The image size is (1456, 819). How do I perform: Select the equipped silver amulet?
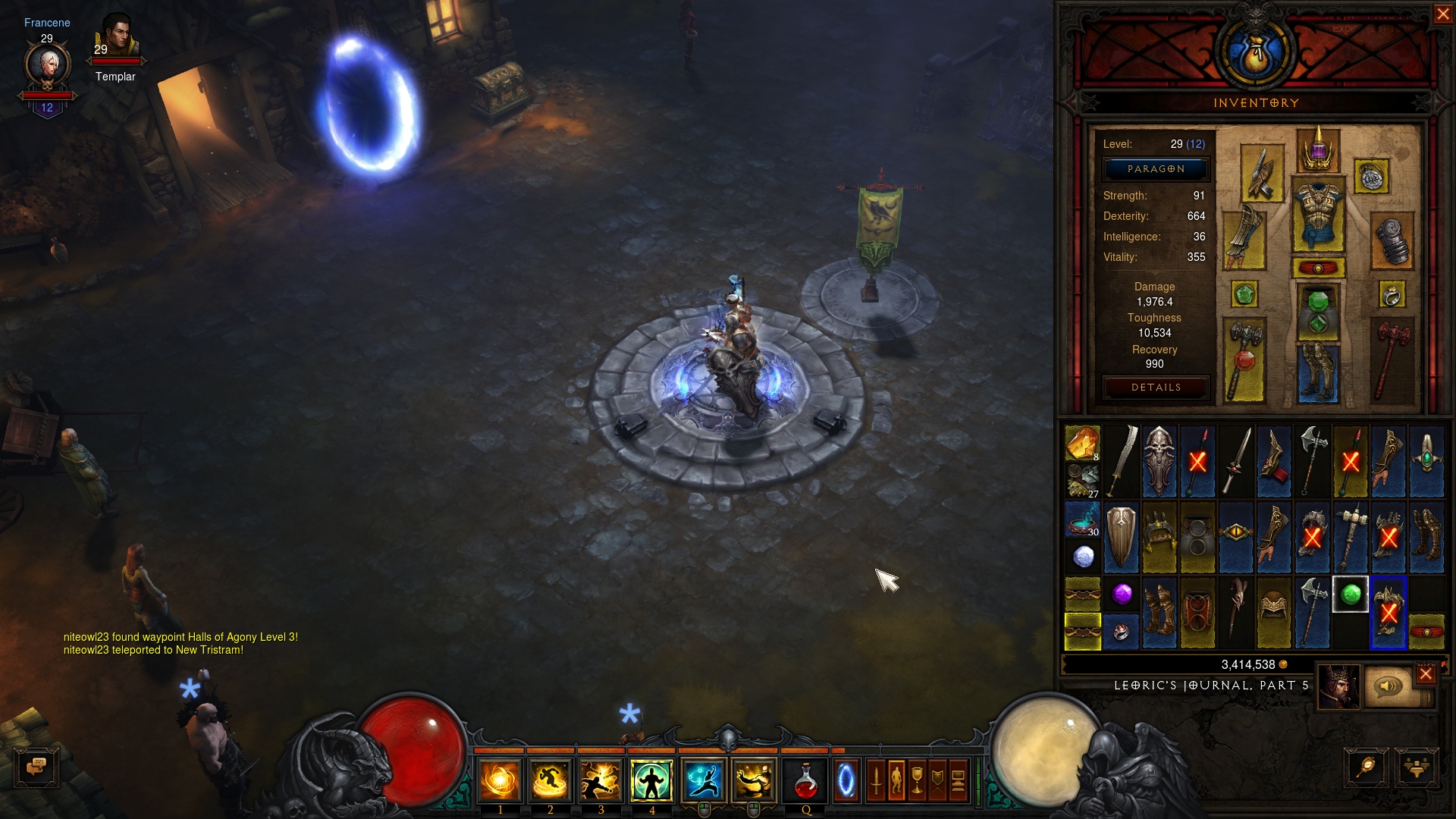pyautogui.click(x=1370, y=177)
